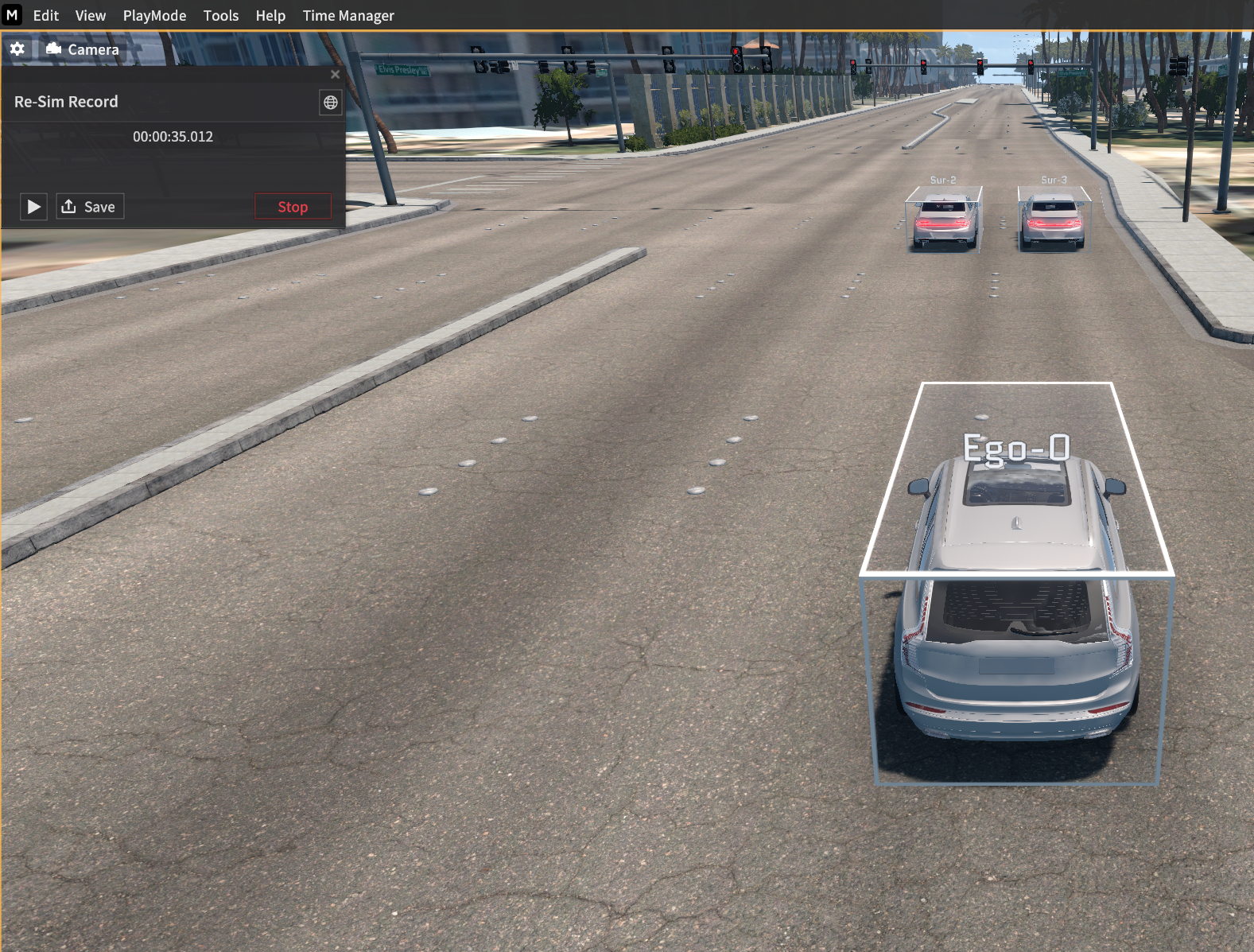The image size is (1254, 952).
Task: Open the Time Manager menu
Action: pyautogui.click(x=348, y=16)
